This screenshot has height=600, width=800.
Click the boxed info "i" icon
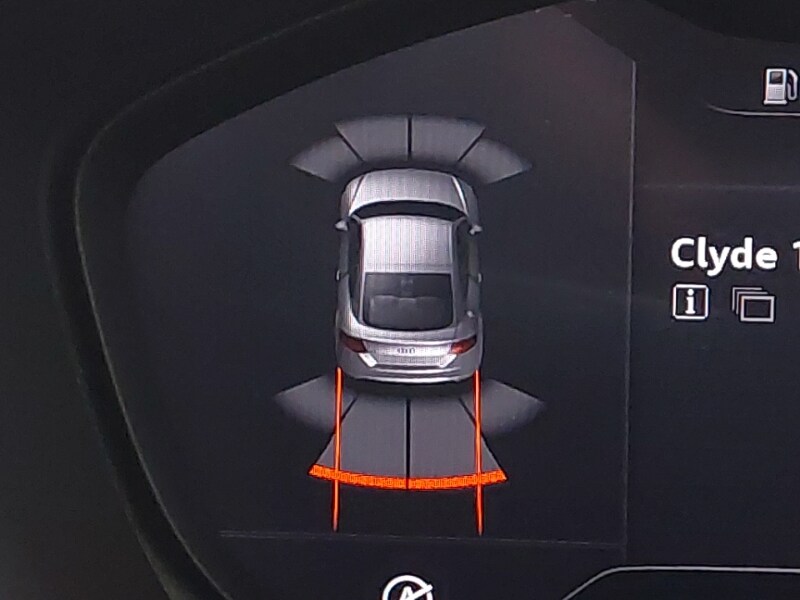[x=690, y=301]
